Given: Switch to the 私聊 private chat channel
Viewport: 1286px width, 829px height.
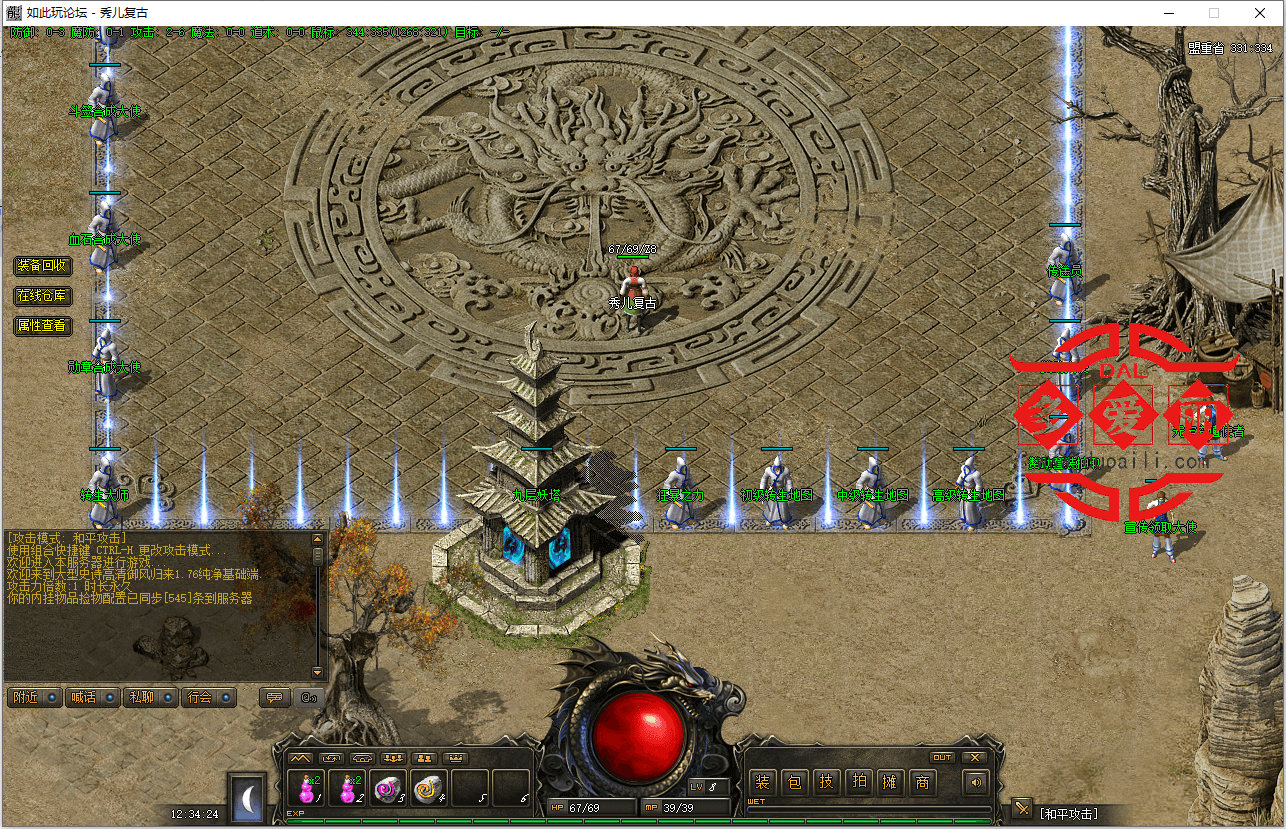Looking at the screenshot, I should 150,697.
